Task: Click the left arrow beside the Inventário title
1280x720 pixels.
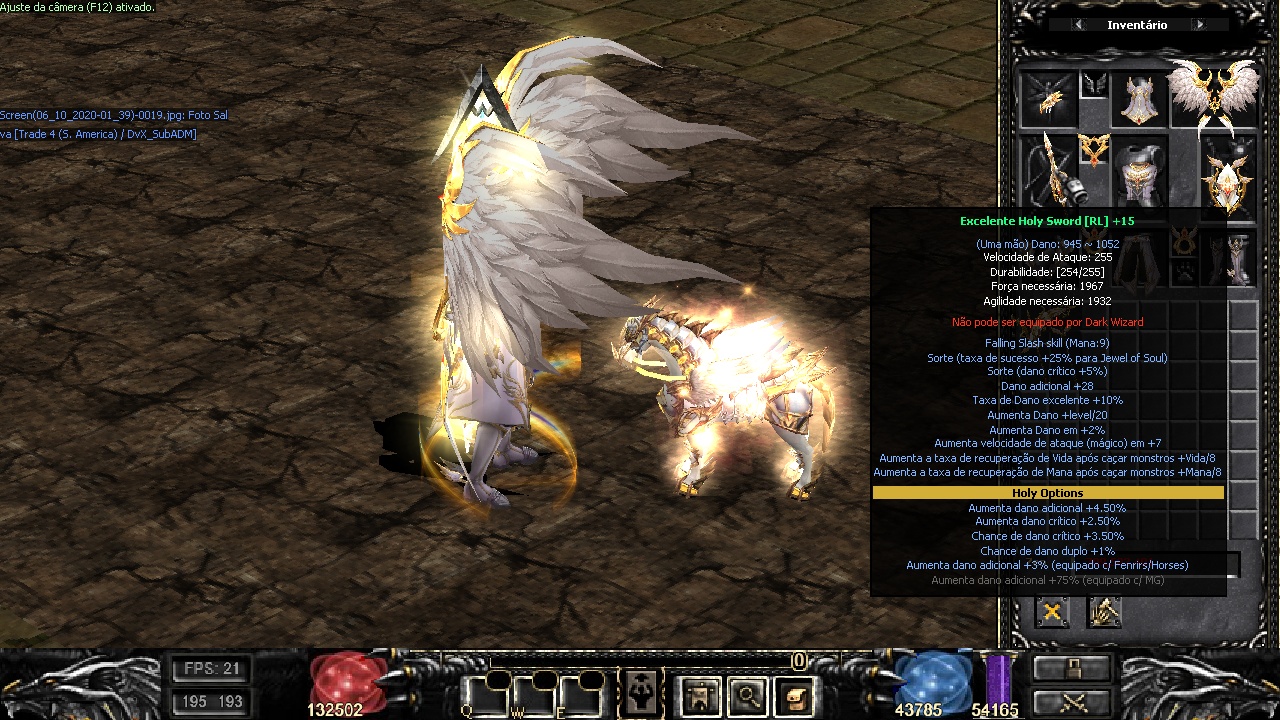Action: (1078, 25)
